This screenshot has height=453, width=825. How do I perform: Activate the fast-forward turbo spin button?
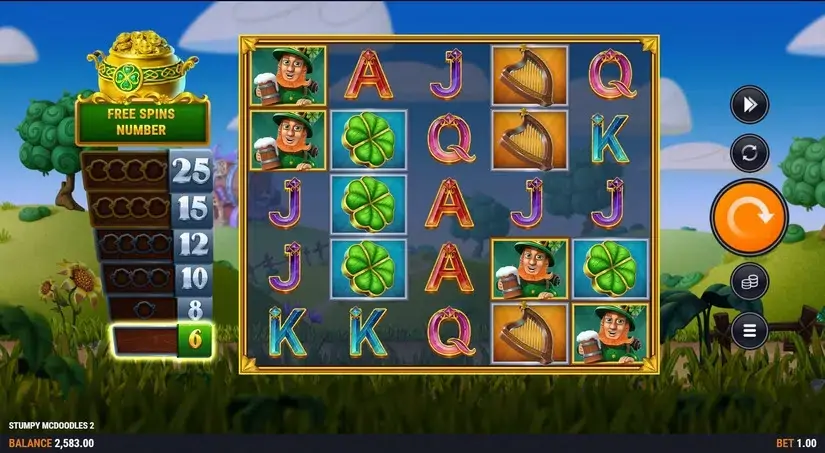click(x=748, y=104)
